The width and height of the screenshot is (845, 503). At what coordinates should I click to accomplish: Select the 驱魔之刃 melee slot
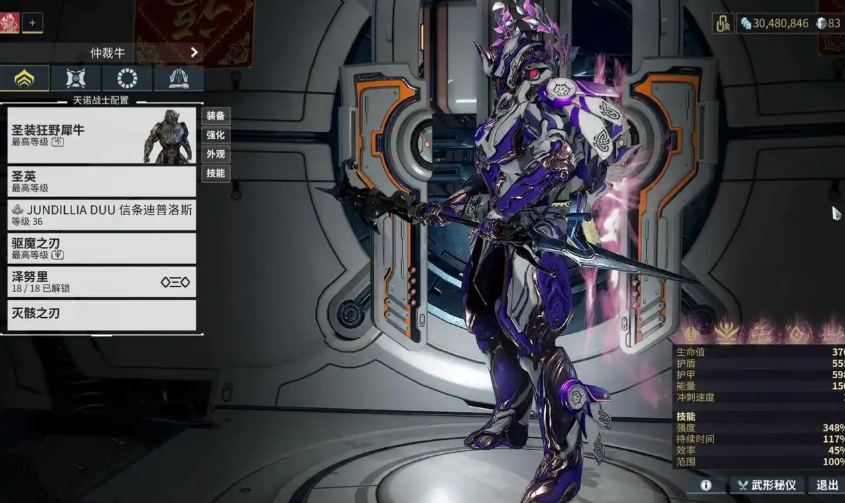101,248
